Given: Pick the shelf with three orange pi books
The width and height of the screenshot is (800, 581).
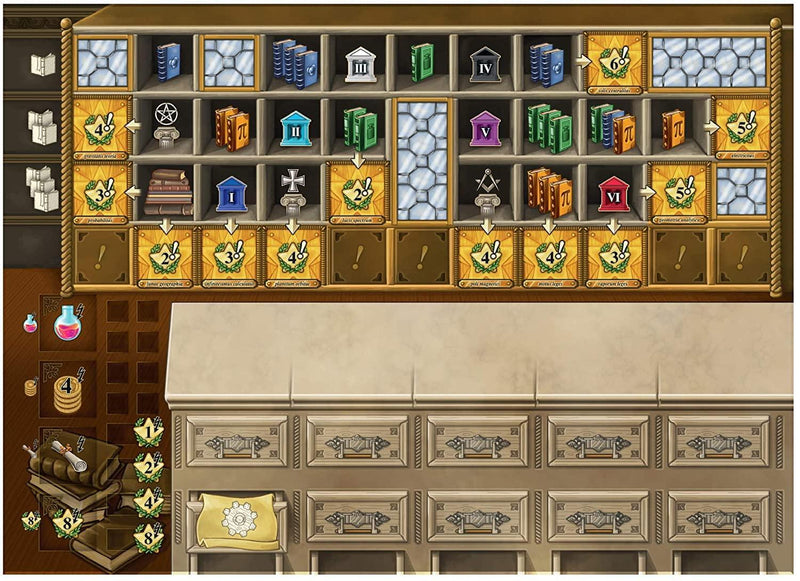Looking at the screenshot, I should pos(547,190).
